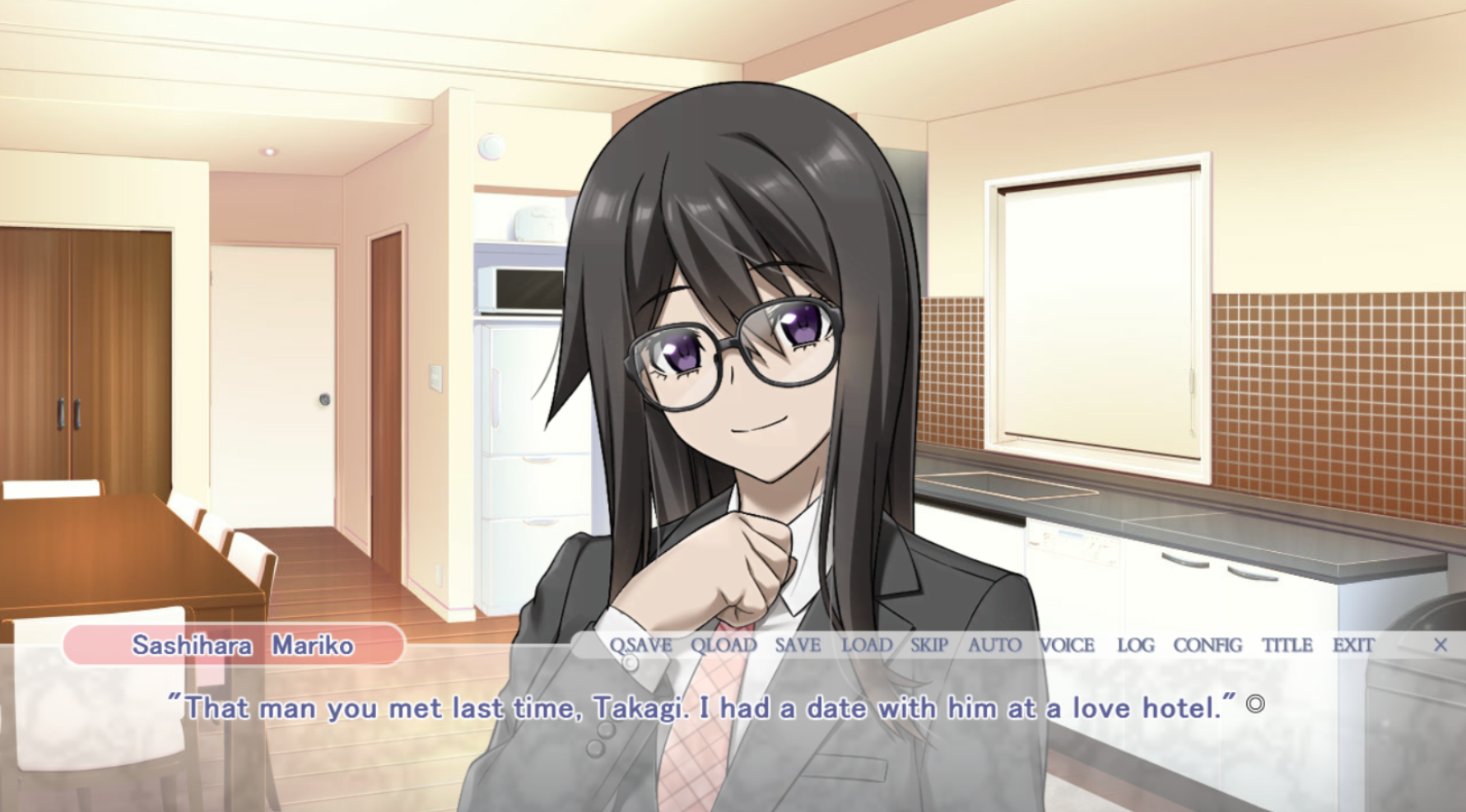Open the LOAD menu
The image size is (1466, 812).
coord(867,645)
